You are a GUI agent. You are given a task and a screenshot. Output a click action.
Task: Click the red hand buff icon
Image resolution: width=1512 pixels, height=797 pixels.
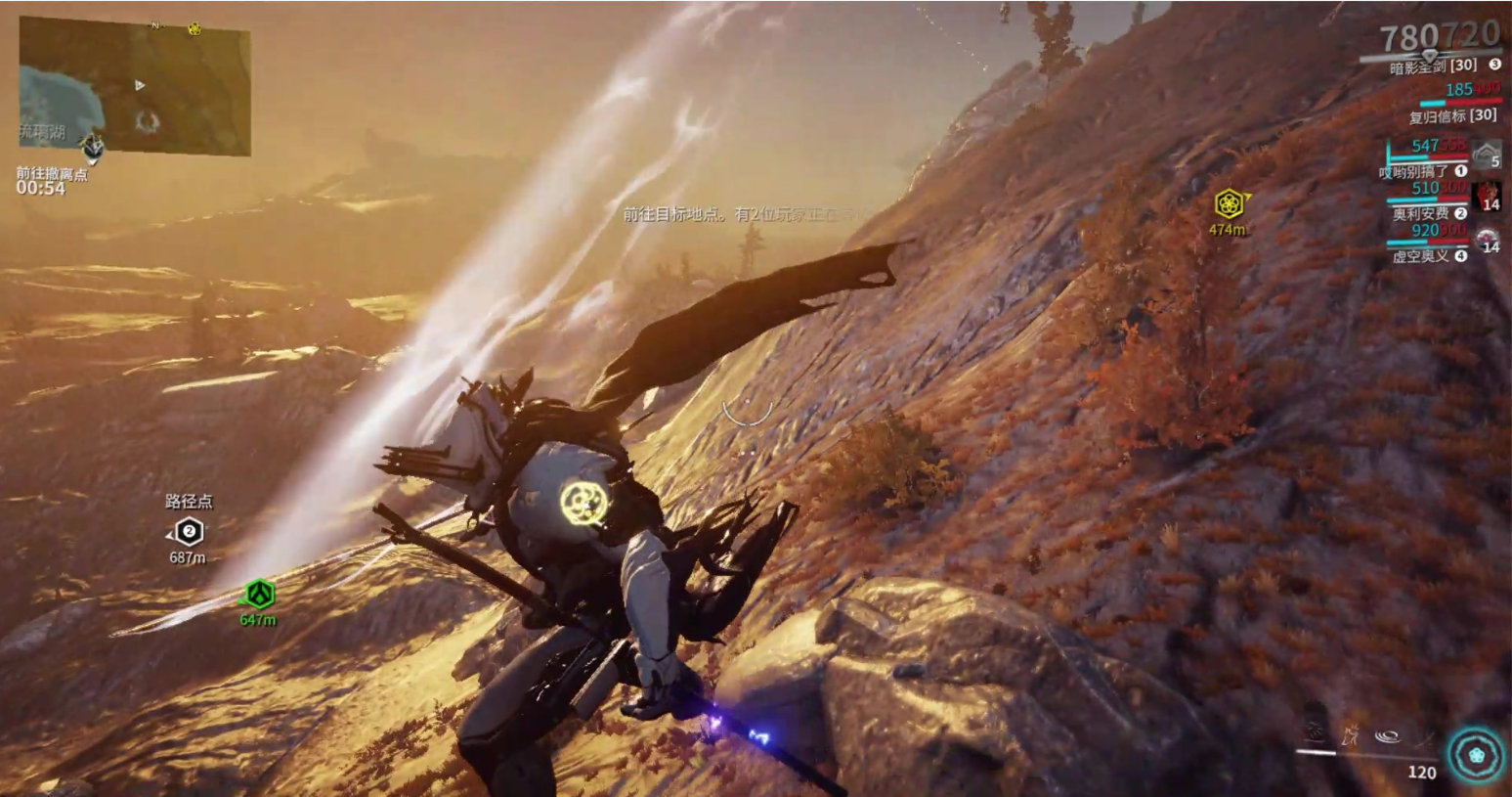[x=1488, y=194]
